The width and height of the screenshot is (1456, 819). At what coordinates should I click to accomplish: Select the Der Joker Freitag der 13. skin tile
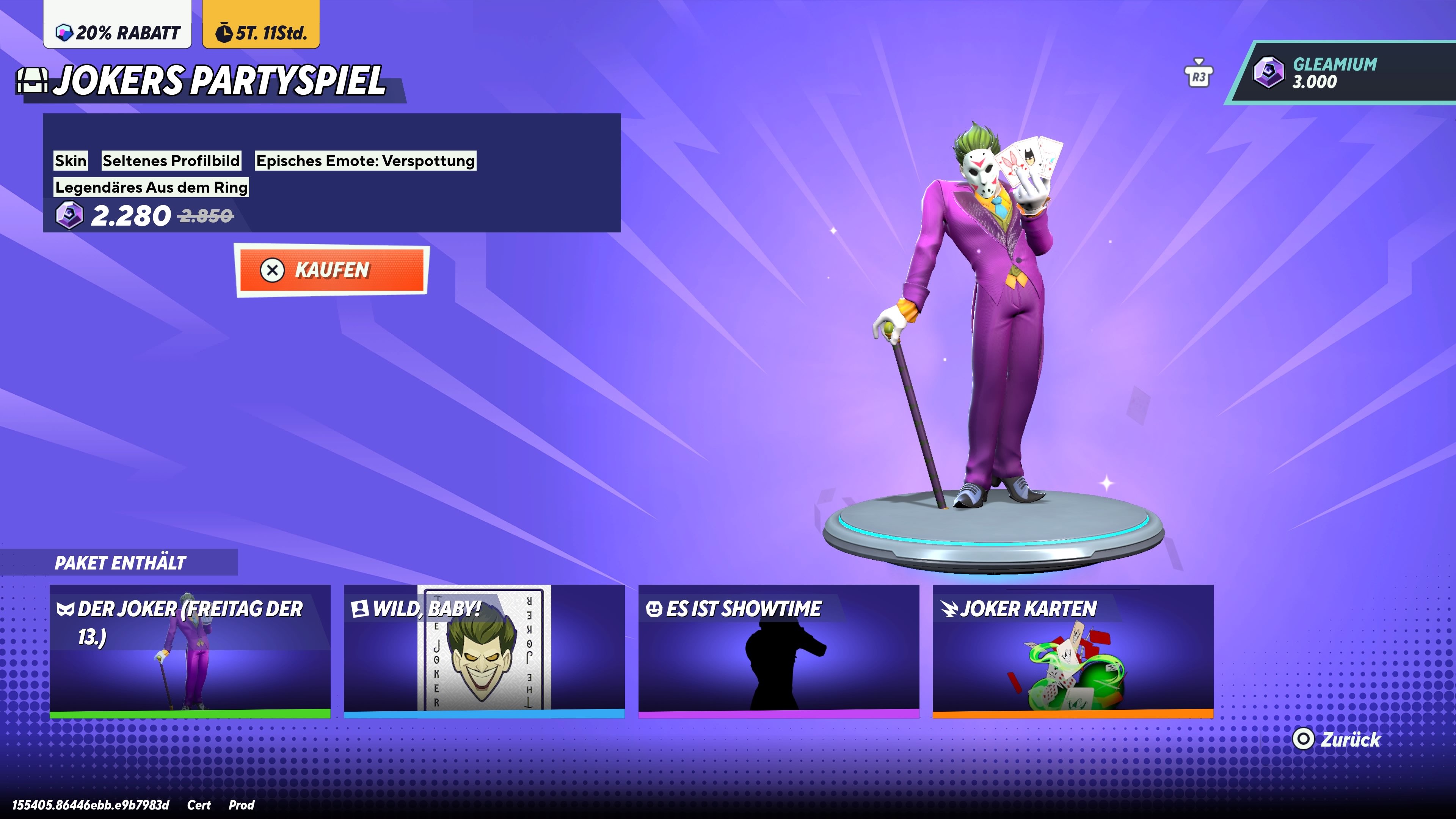190,651
